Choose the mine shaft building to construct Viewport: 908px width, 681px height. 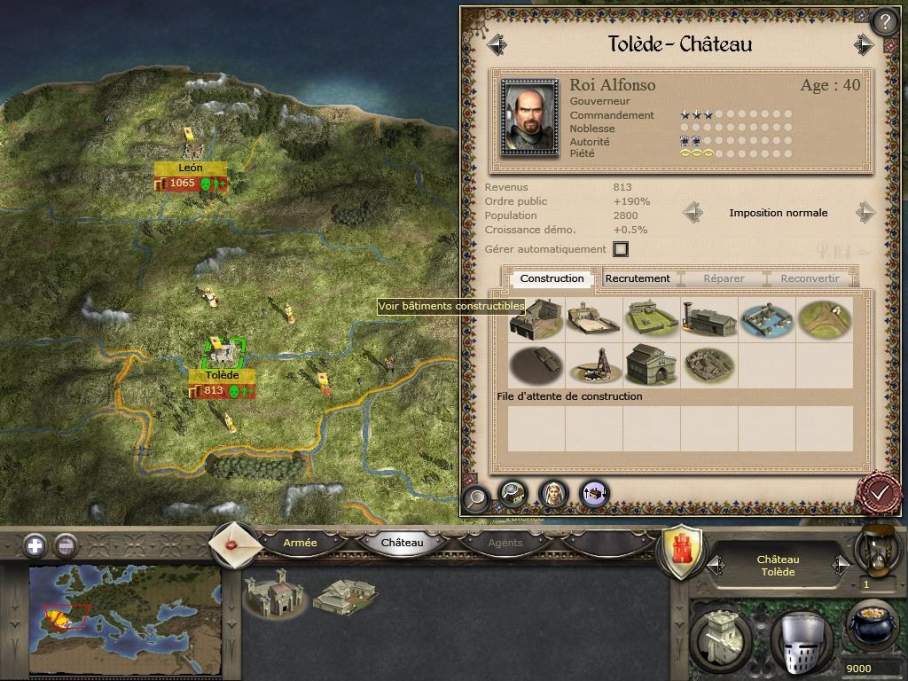[593, 366]
